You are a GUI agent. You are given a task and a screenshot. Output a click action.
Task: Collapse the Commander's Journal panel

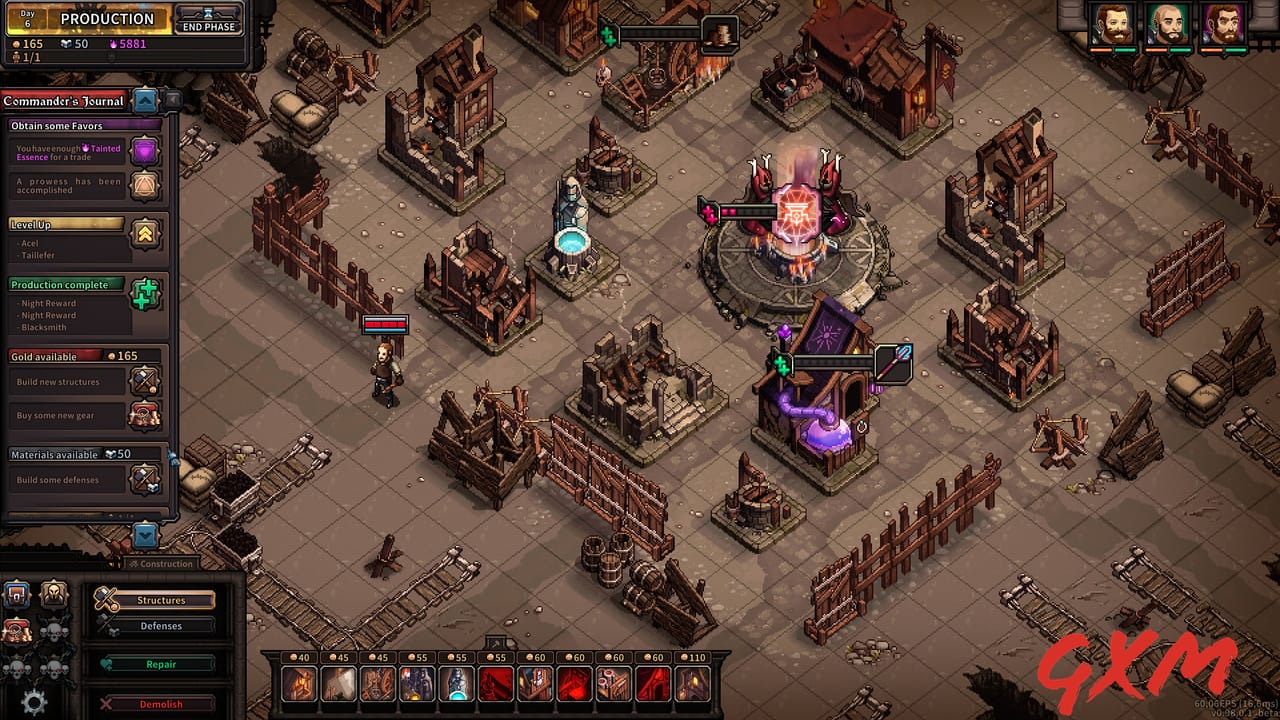(x=145, y=100)
